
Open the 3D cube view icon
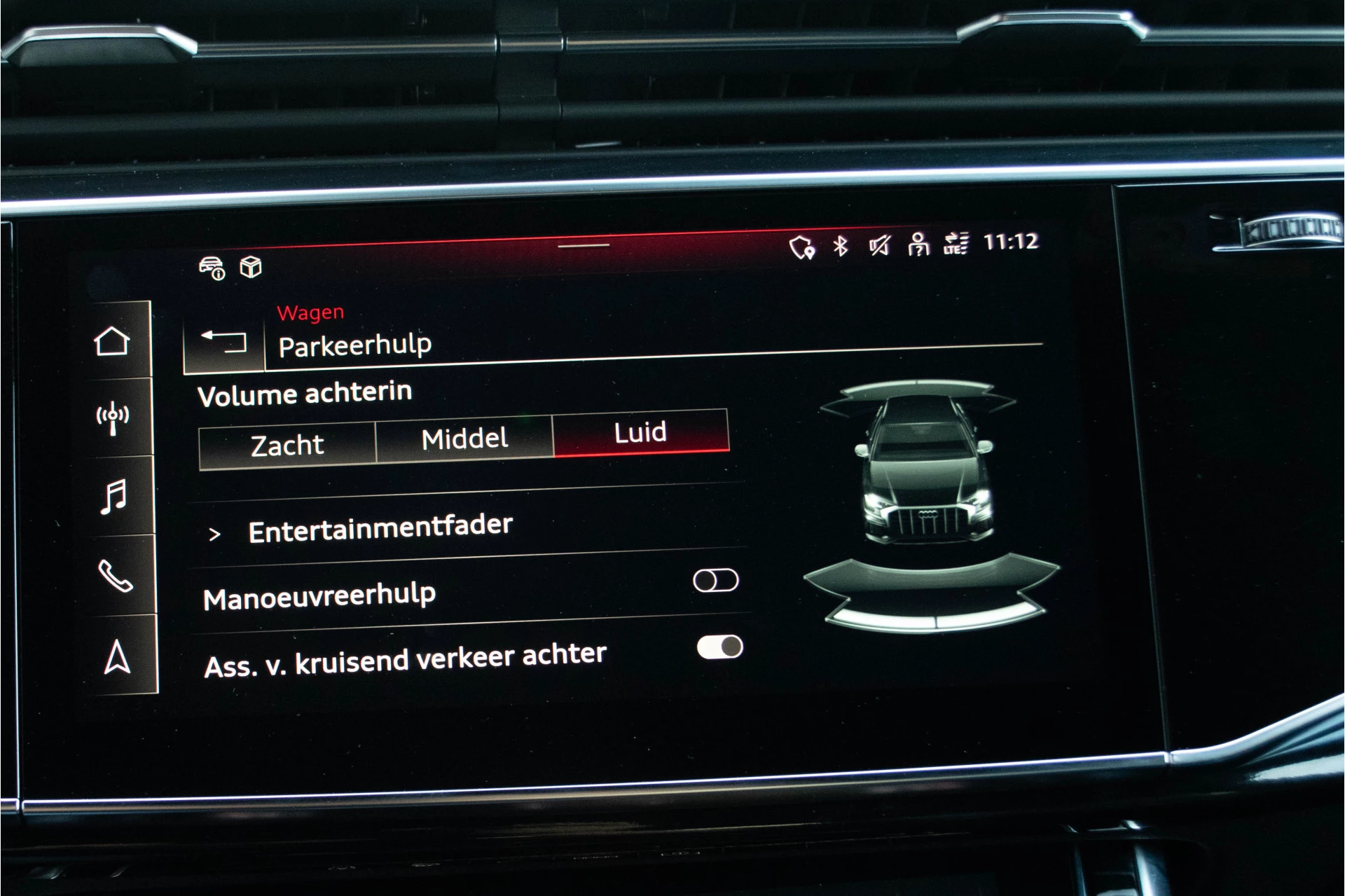(250, 268)
